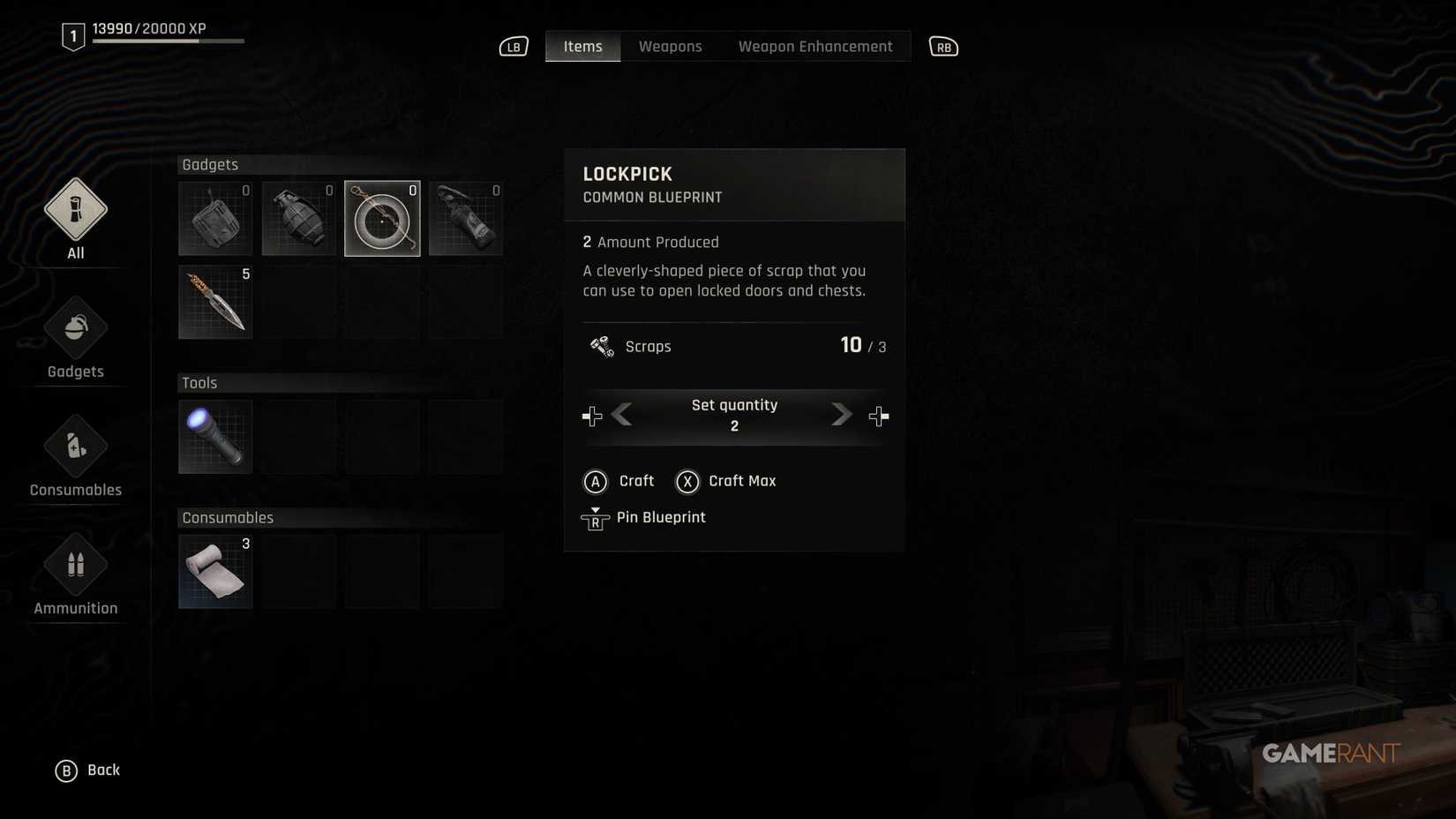
Task: Select the molotov gadget blueprint
Action: 465,218
